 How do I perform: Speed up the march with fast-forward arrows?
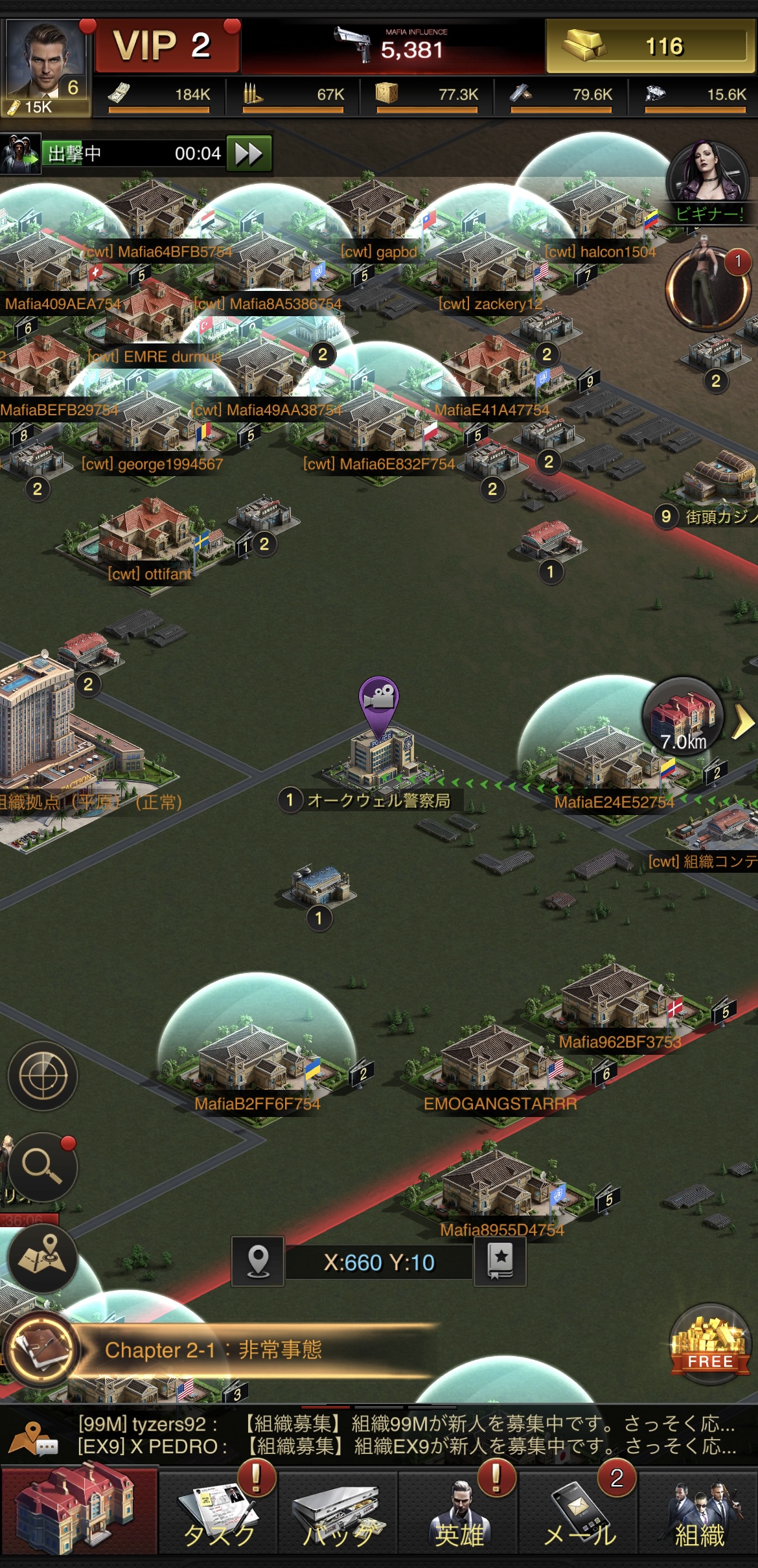pyautogui.click(x=249, y=154)
